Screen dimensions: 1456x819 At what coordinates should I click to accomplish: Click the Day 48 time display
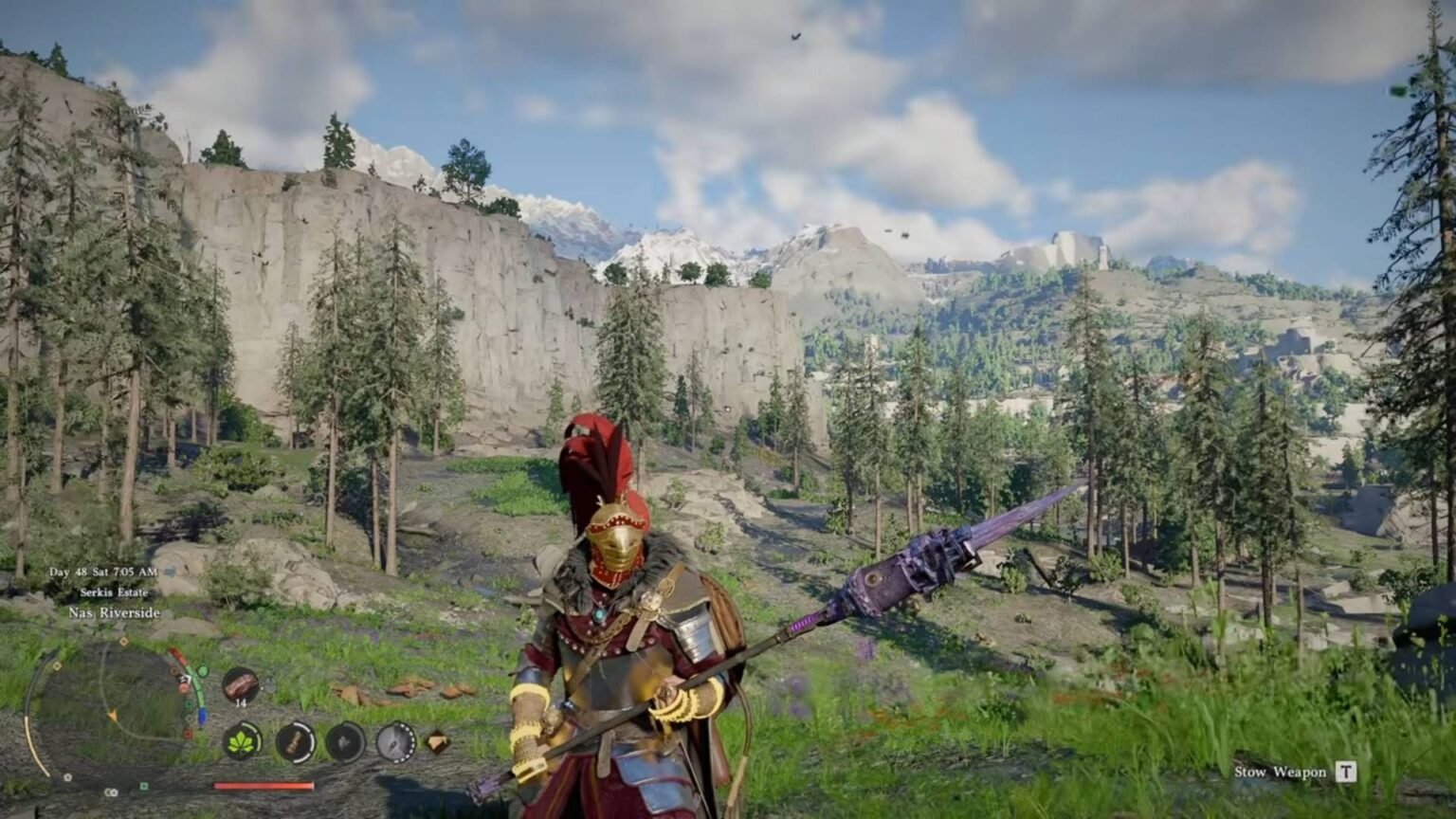click(102, 571)
